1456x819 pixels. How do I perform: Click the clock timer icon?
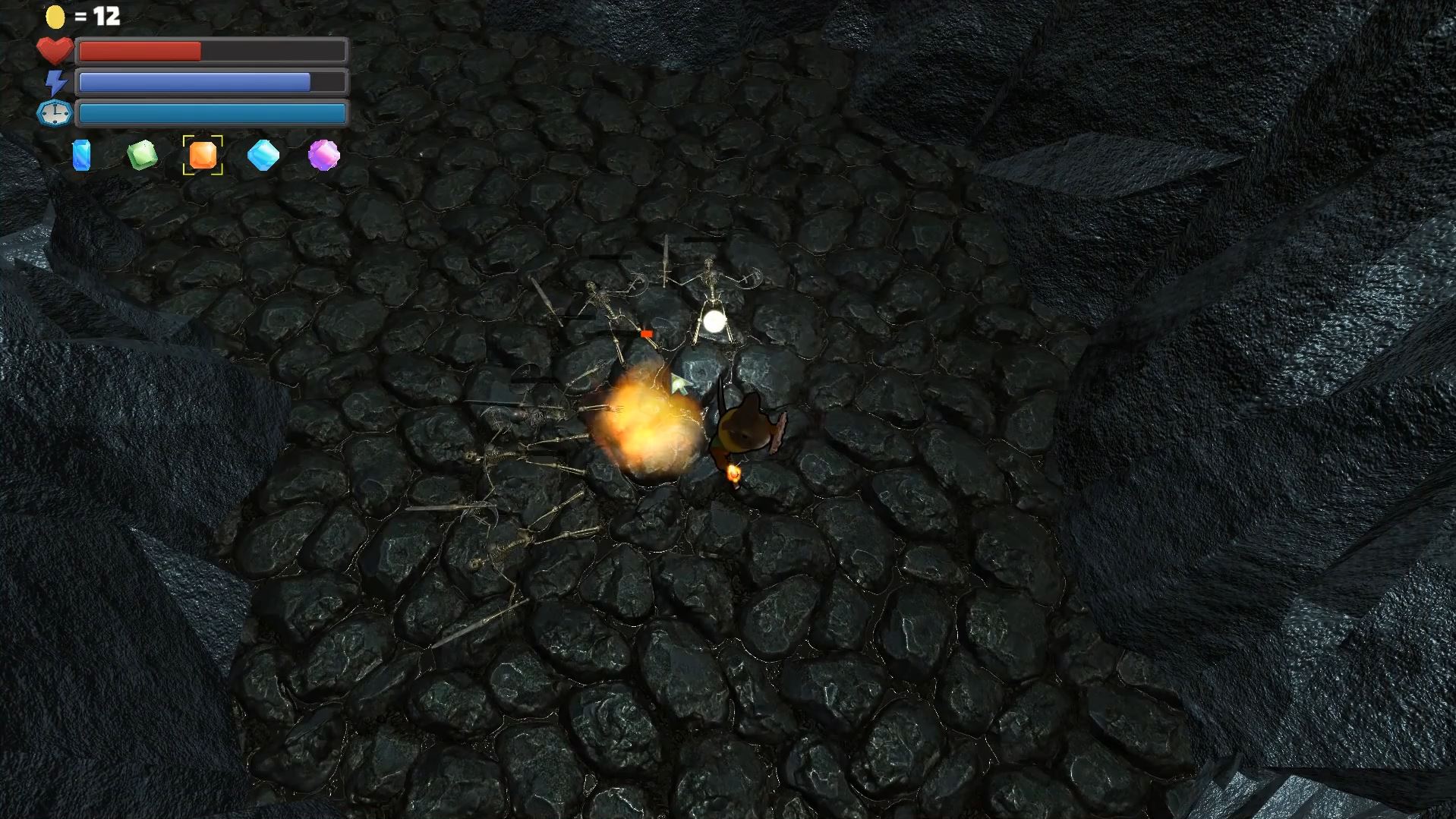(54, 112)
